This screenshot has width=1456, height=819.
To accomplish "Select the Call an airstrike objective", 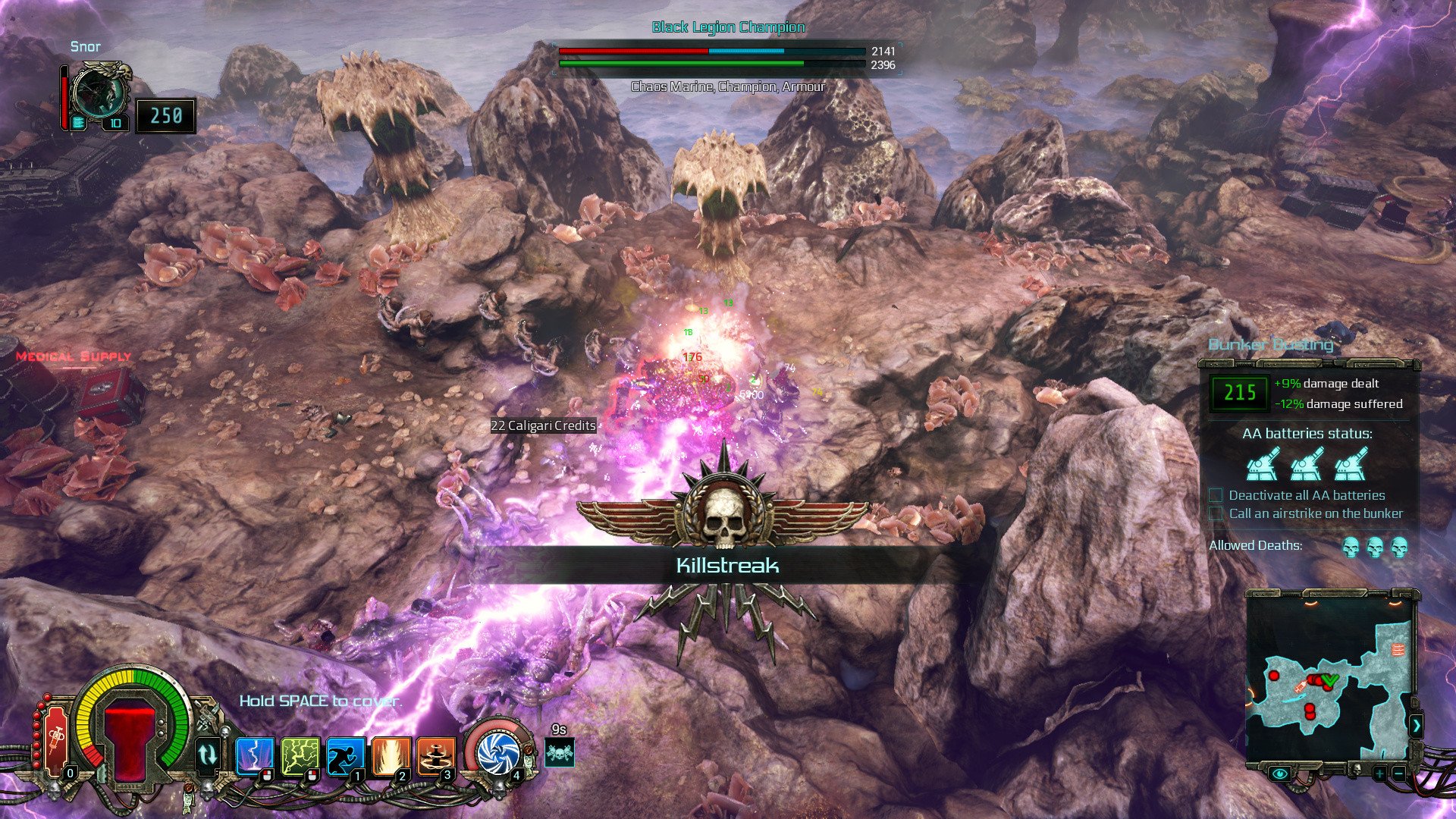I will 1316,513.
